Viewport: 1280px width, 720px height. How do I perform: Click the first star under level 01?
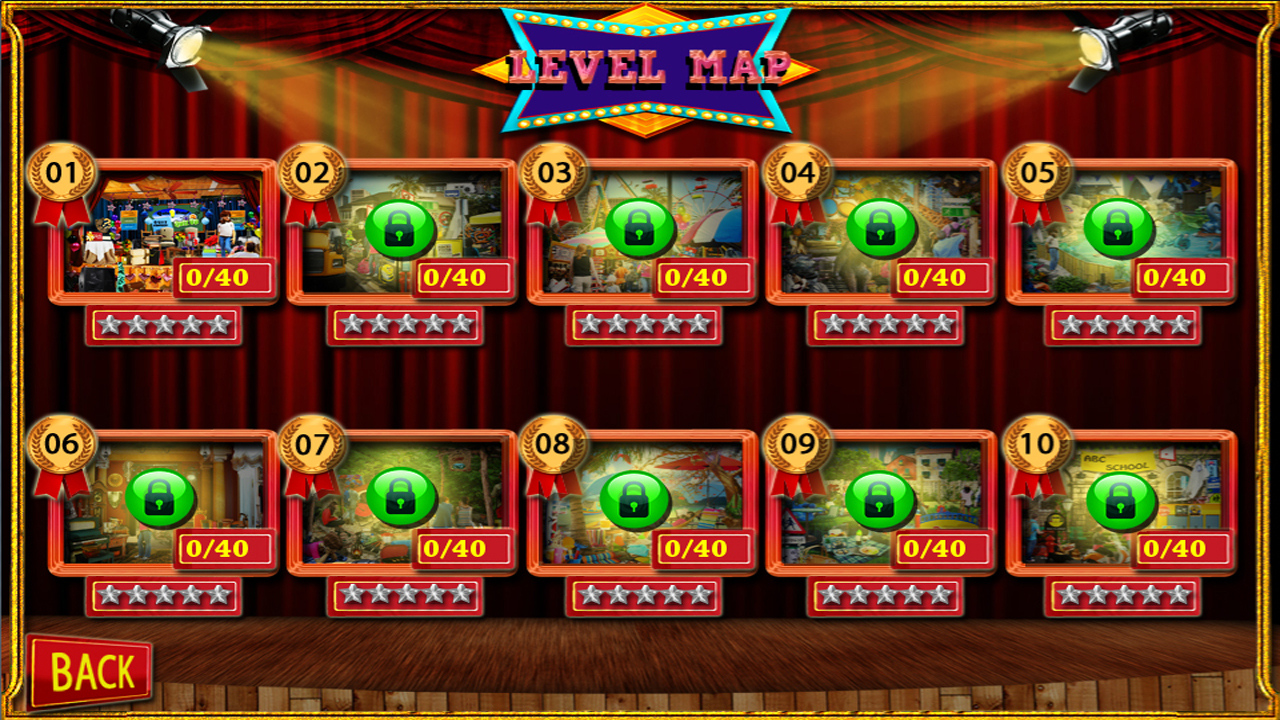[x=109, y=323]
